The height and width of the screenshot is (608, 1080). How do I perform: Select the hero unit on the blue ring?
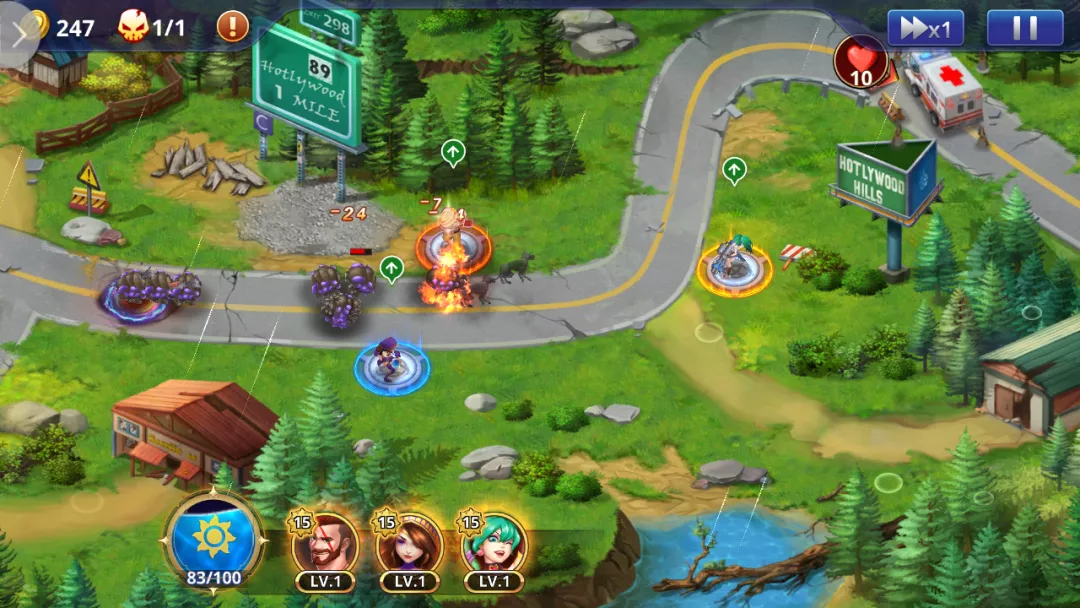point(391,364)
